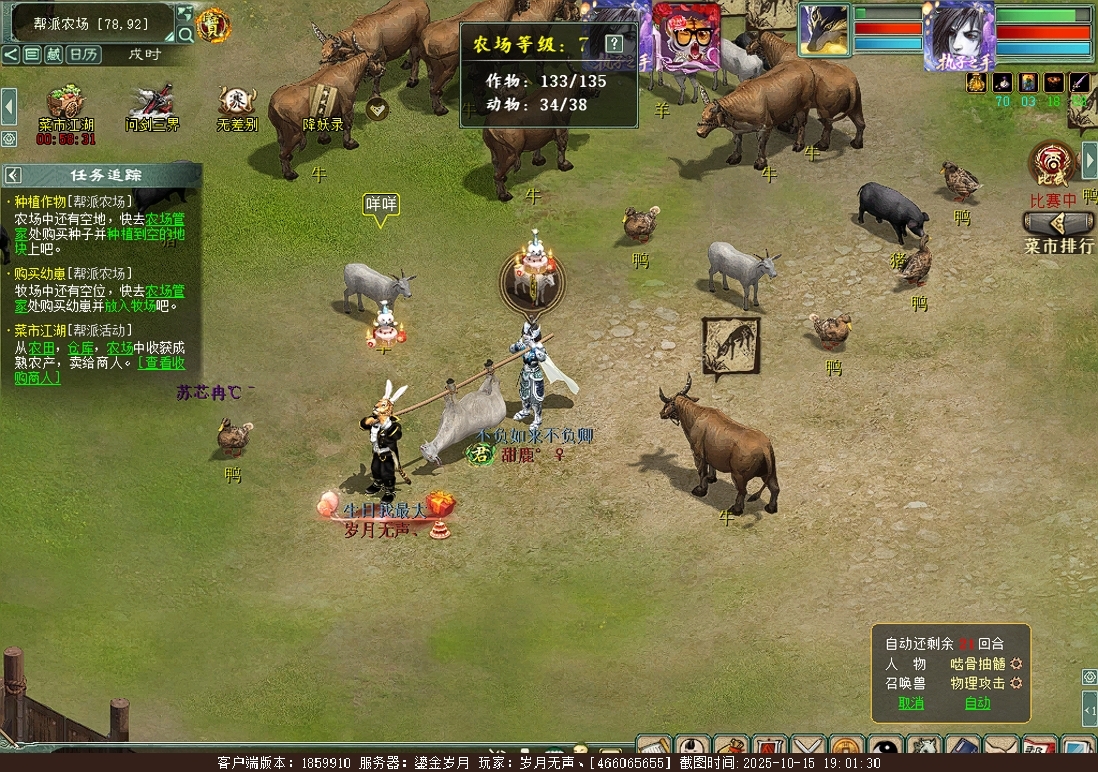1098x772 pixels.
Task: Collapse the 任务追踪 quest tracker panel
Action: (13, 175)
